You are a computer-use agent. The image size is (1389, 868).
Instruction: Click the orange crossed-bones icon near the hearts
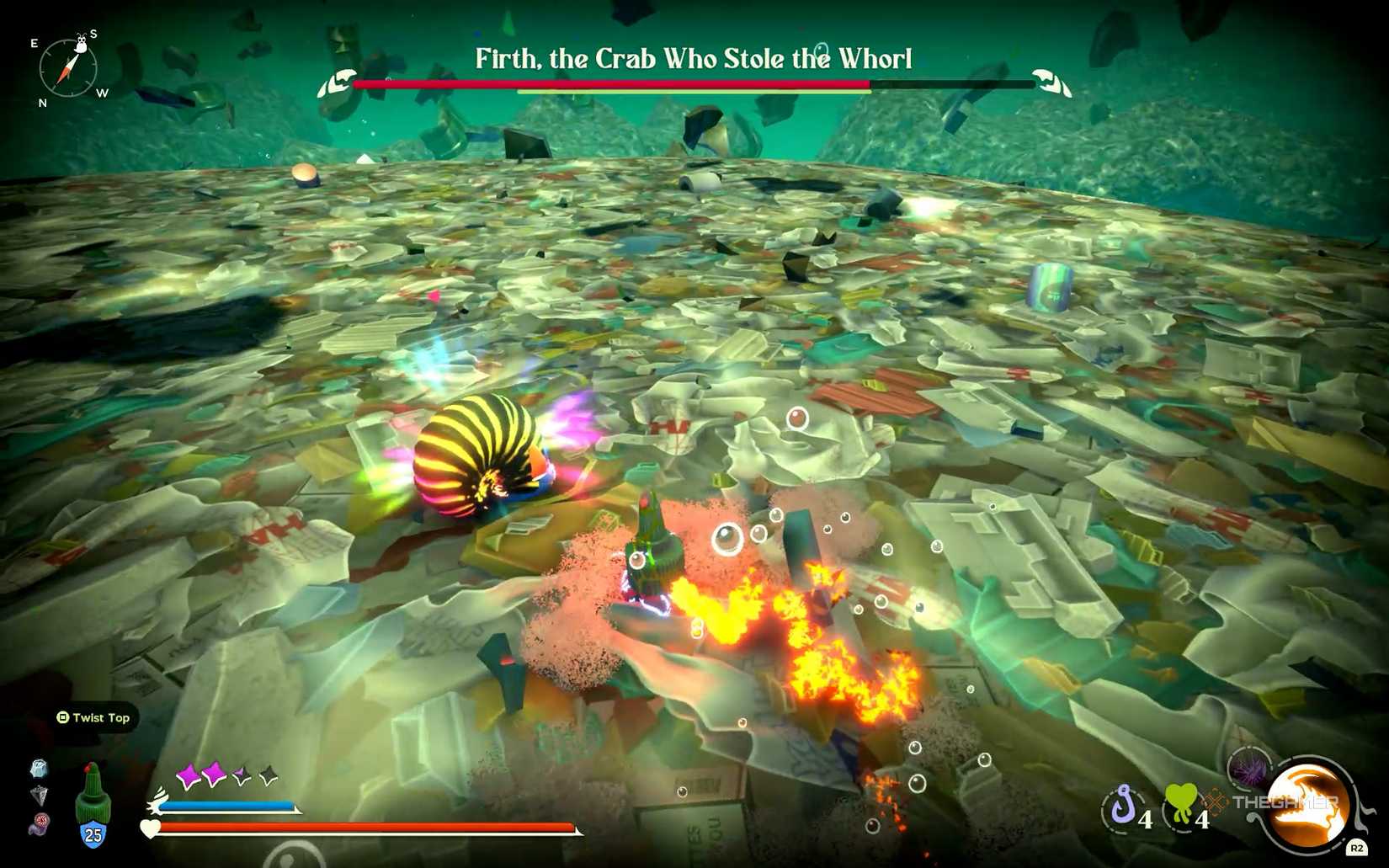point(1216,801)
